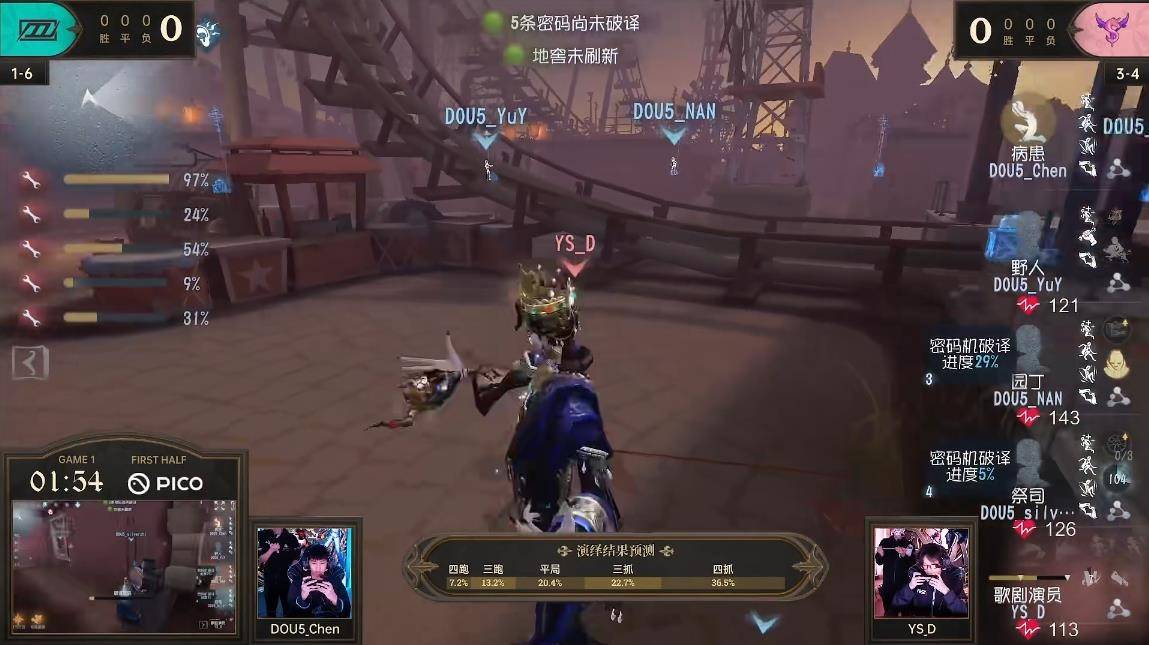Click the blue down chevron at bottom
Image resolution: width=1149 pixels, height=645 pixels.
coord(763,622)
